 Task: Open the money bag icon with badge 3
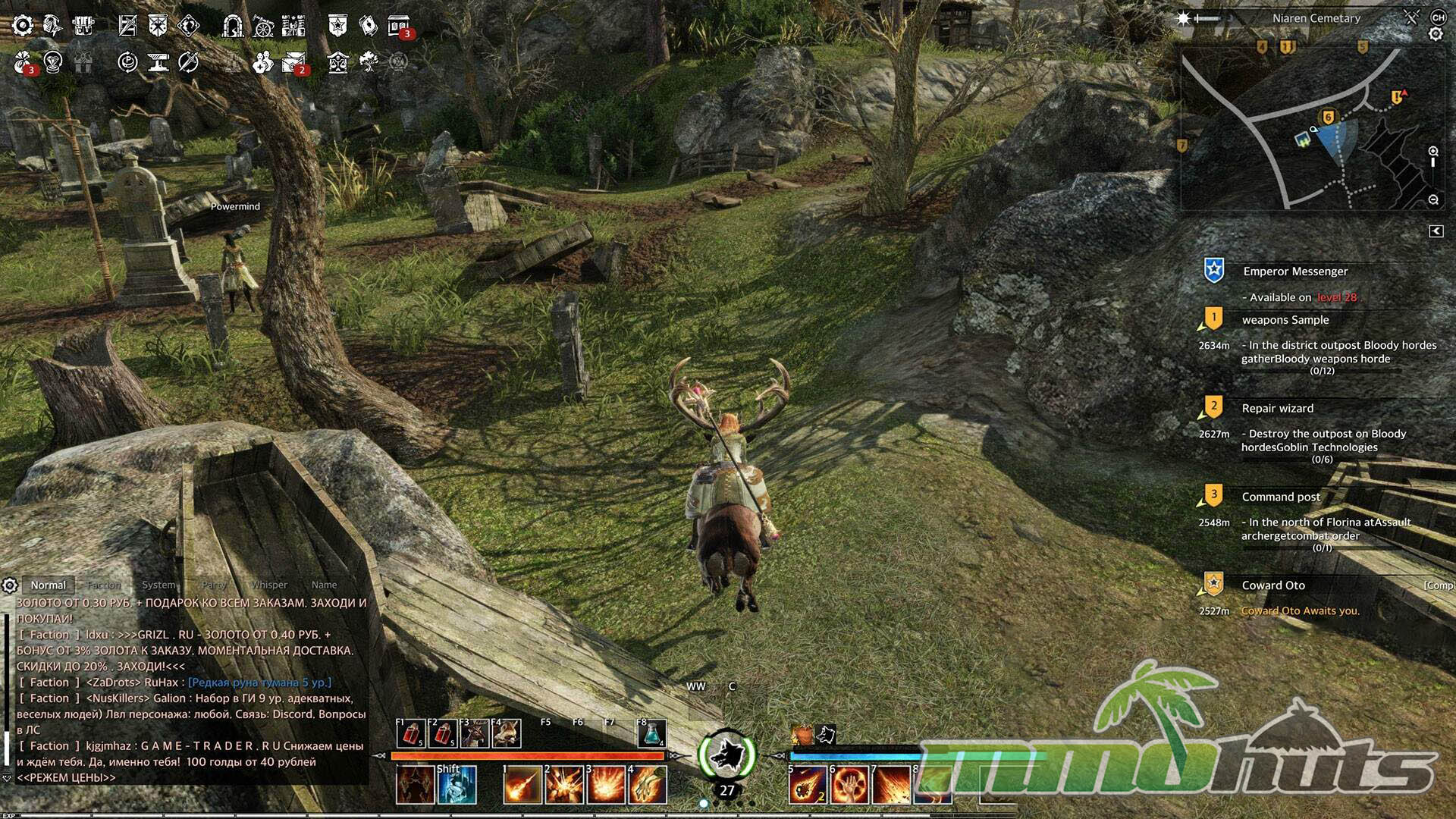[23, 62]
